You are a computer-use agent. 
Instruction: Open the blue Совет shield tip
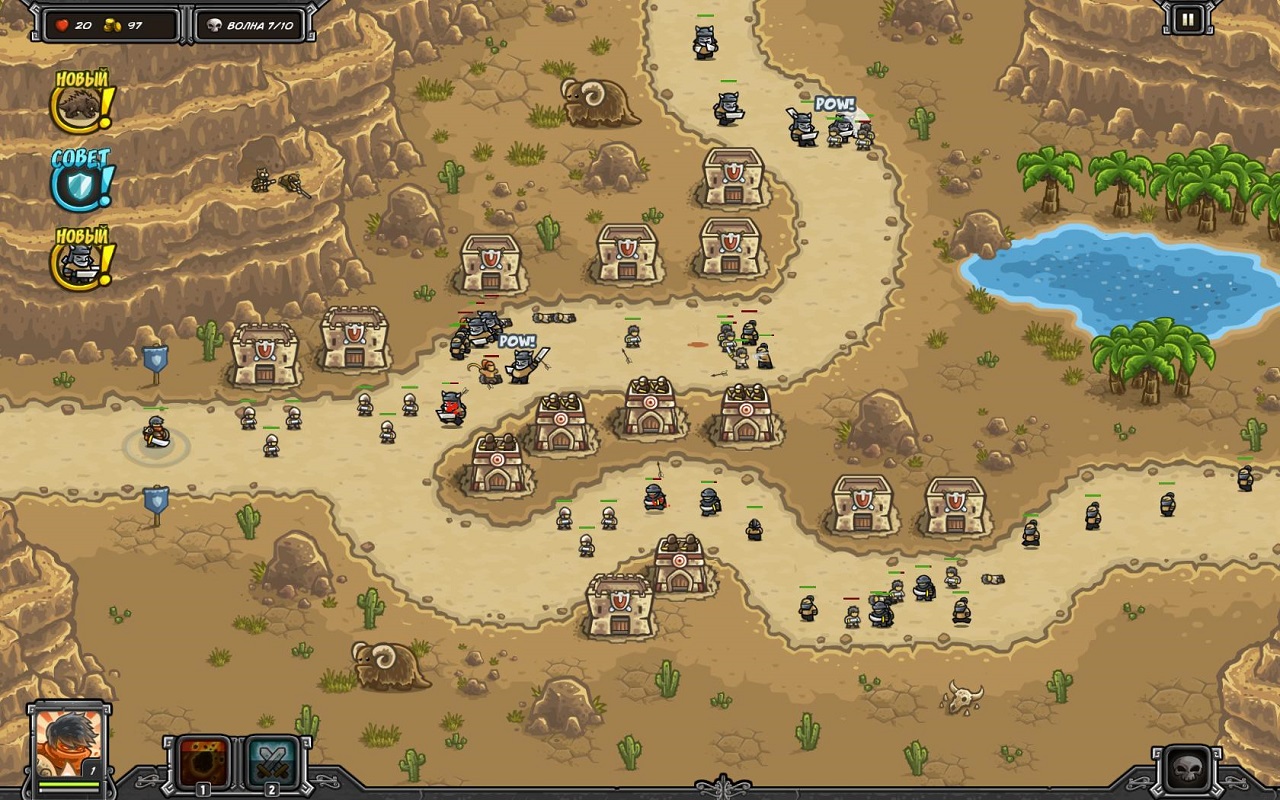pyautogui.click(x=77, y=185)
